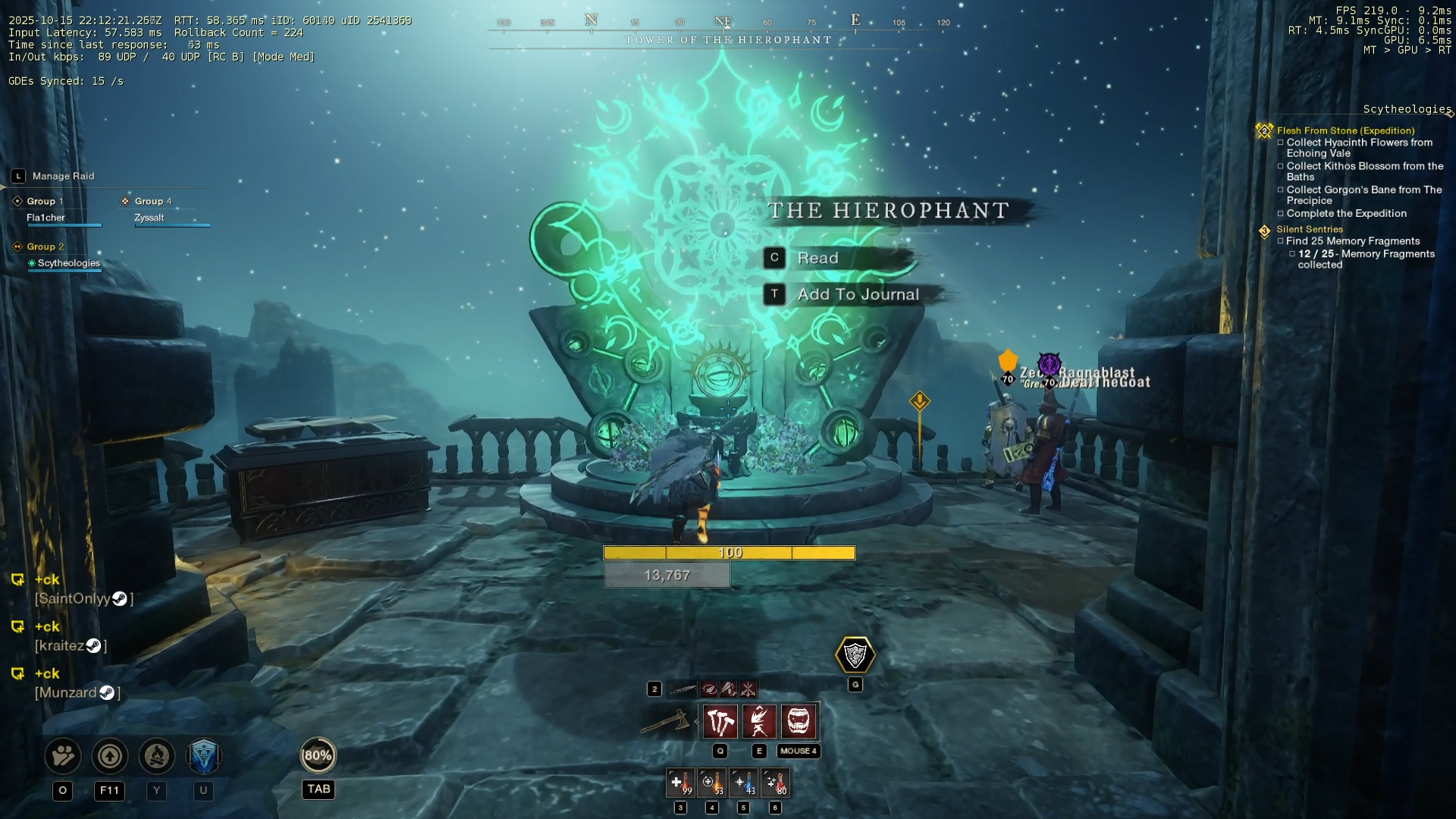The width and height of the screenshot is (1456, 819).
Task: Click the campfire icon
Action: click(157, 756)
